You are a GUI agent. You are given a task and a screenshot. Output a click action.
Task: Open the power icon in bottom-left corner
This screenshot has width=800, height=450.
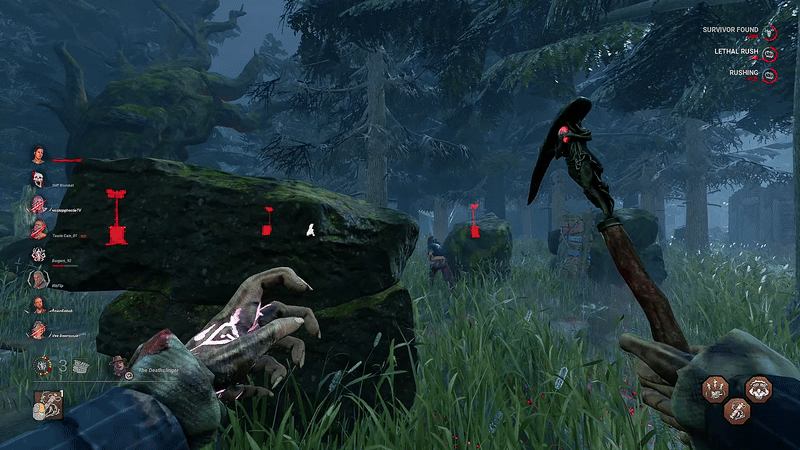click(47, 405)
